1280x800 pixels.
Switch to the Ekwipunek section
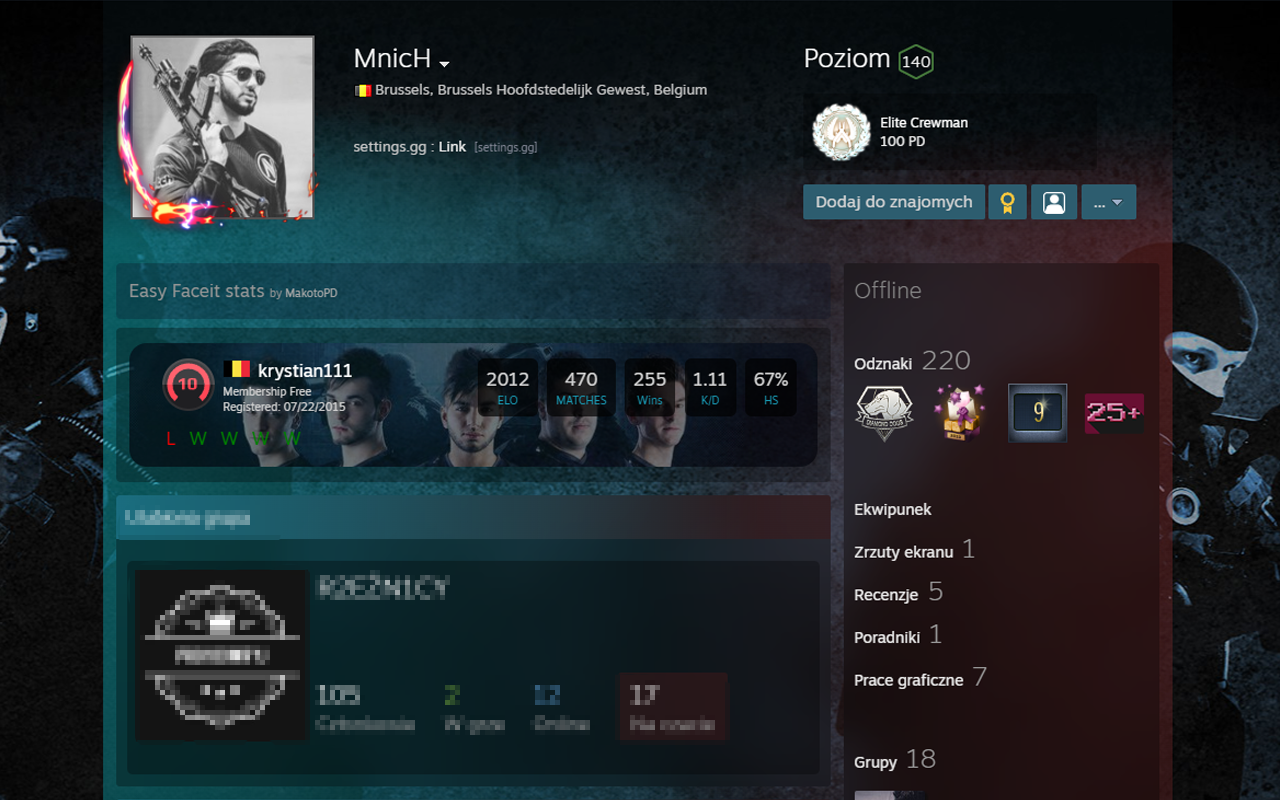892,509
